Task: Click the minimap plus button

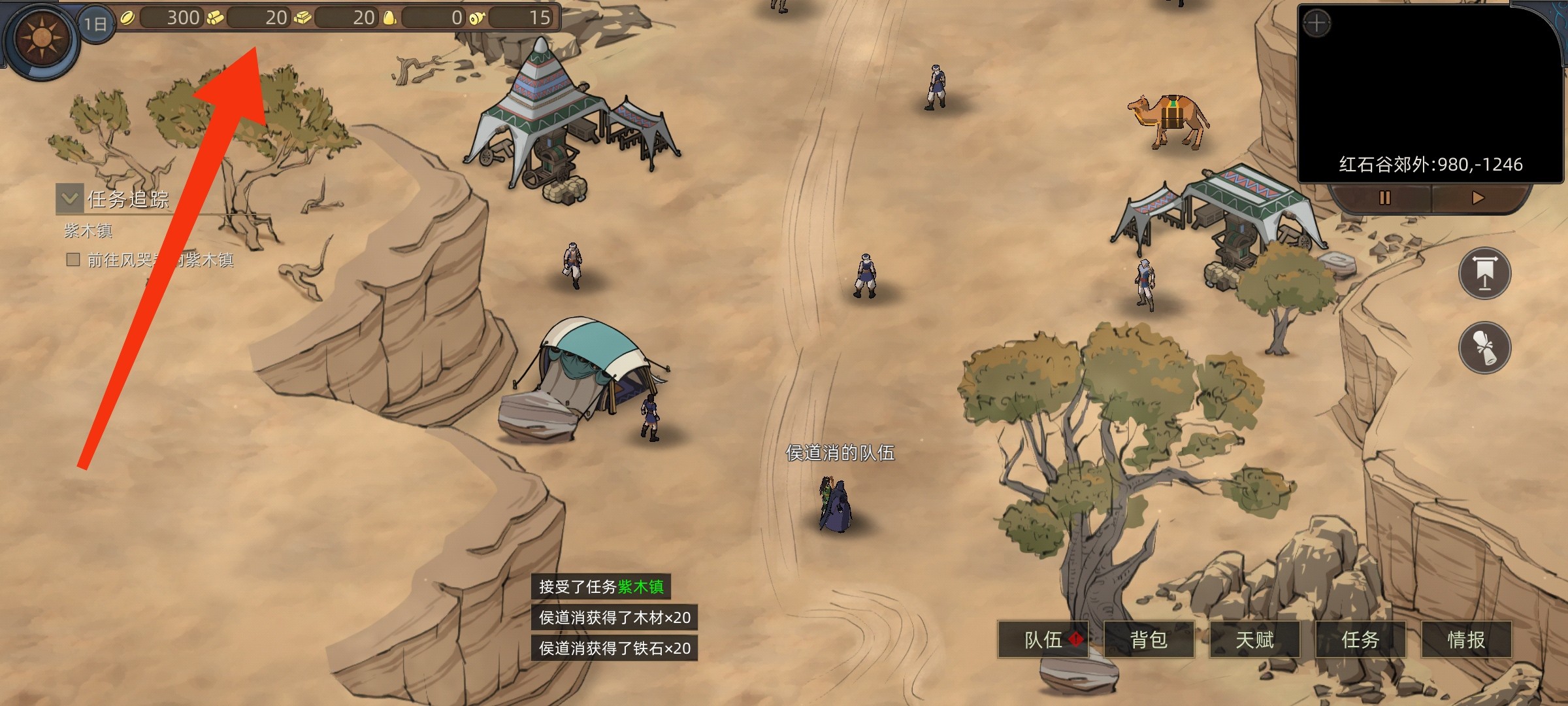Action: pos(1316,25)
